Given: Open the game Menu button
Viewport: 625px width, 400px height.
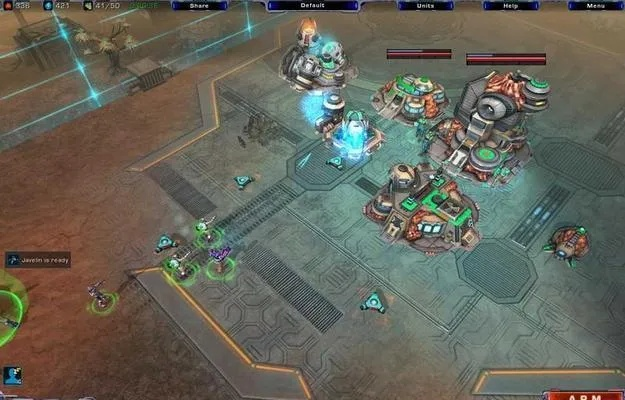Looking at the screenshot, I should pyautogui.click(x=595, y=5).
